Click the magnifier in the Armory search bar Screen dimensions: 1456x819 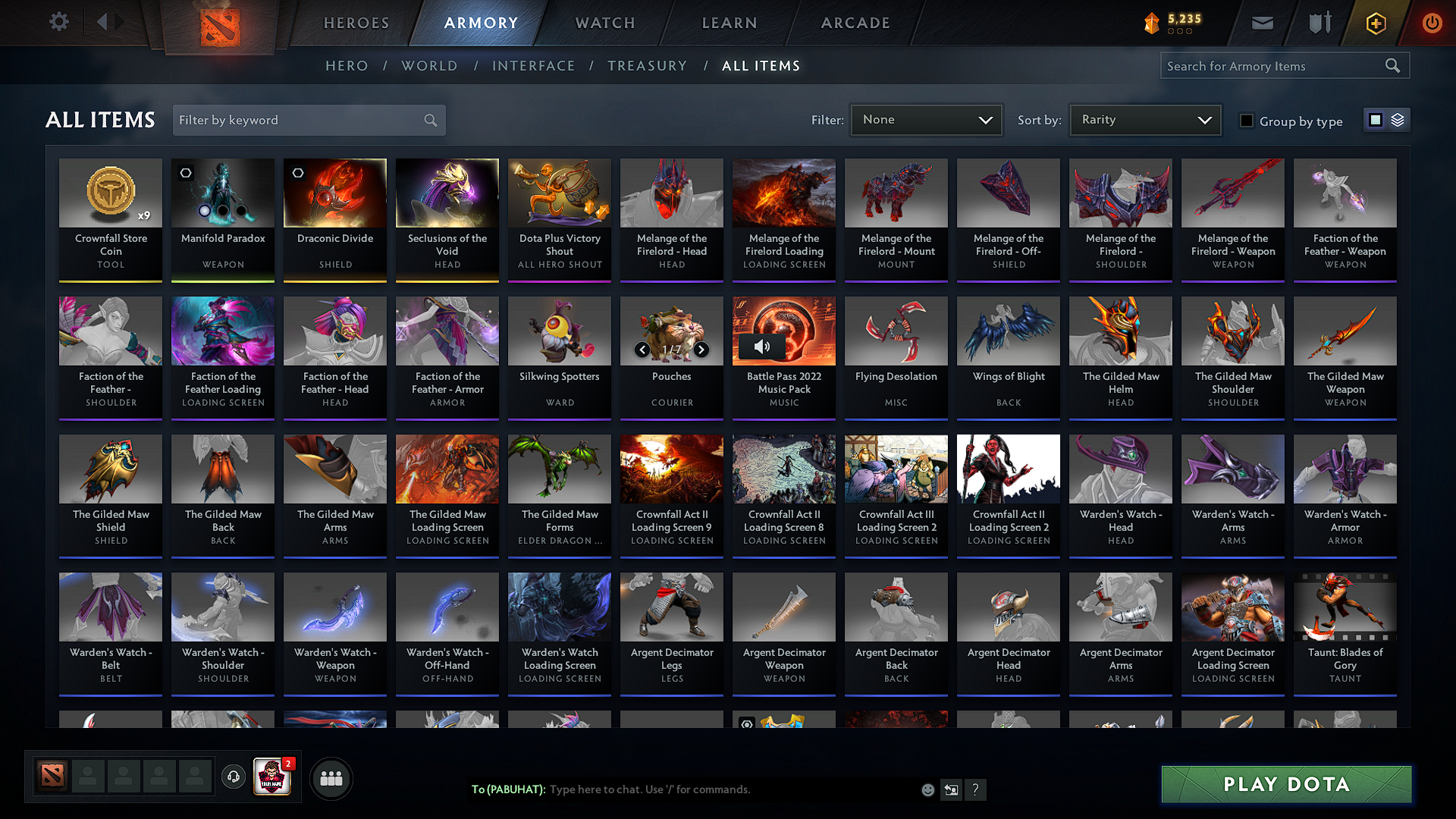[1393, 65]
